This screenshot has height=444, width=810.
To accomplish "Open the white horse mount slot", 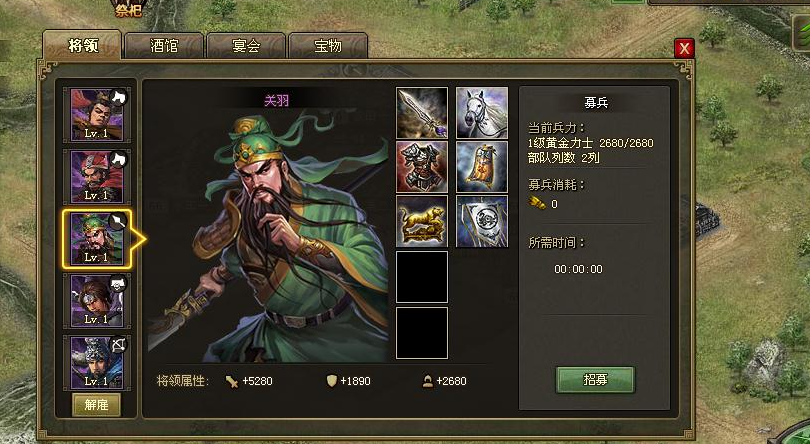I will 482,113.
